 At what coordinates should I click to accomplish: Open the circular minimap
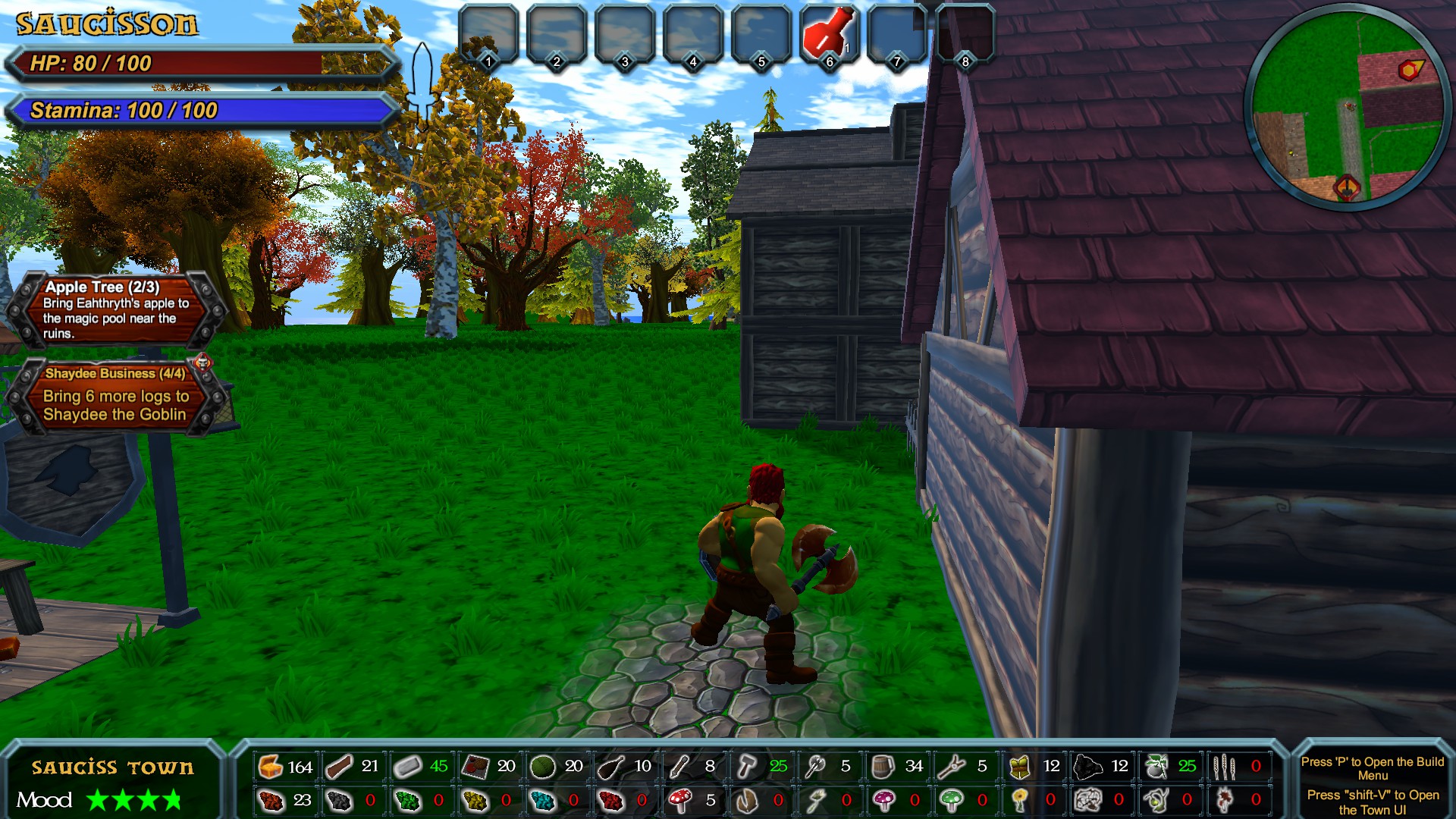pyautogui.click(x=1348, y=107)
